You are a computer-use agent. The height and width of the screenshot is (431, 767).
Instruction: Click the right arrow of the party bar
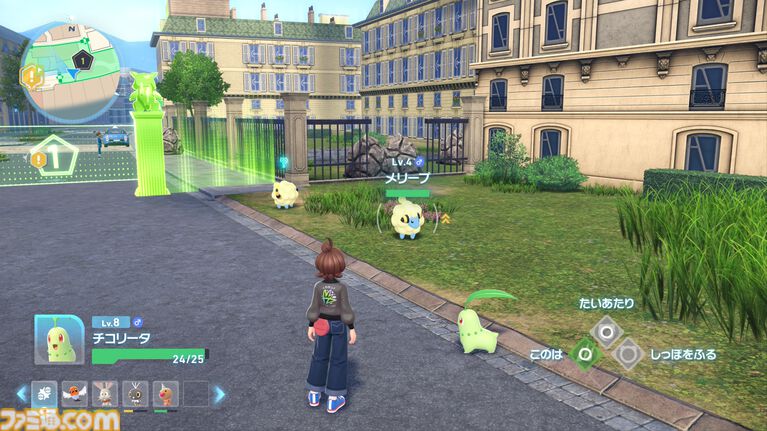point(219,394)
